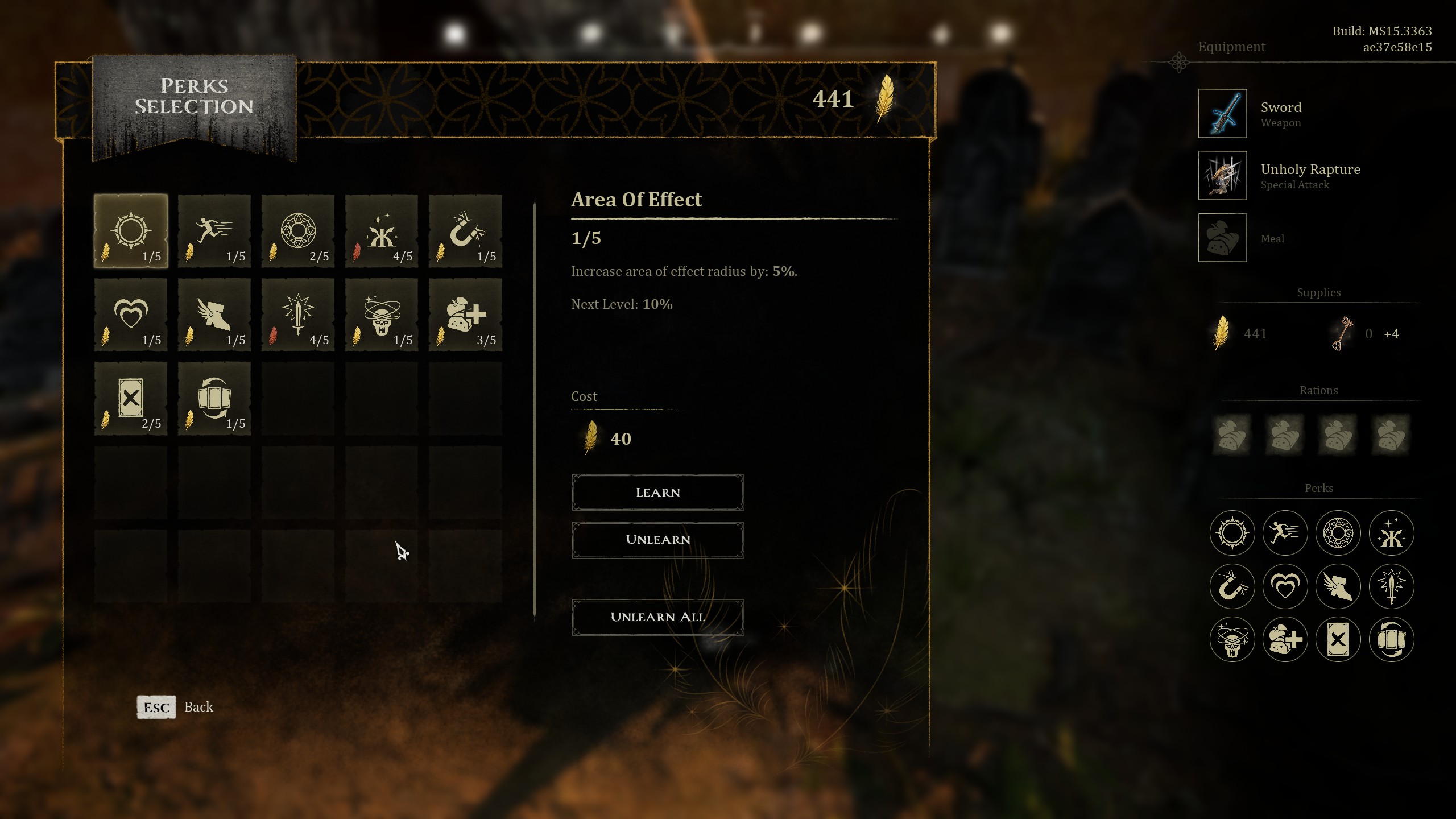Pick the glowing sword perk at 4/5
1456x819 pixels.
[x=298, y=315]
